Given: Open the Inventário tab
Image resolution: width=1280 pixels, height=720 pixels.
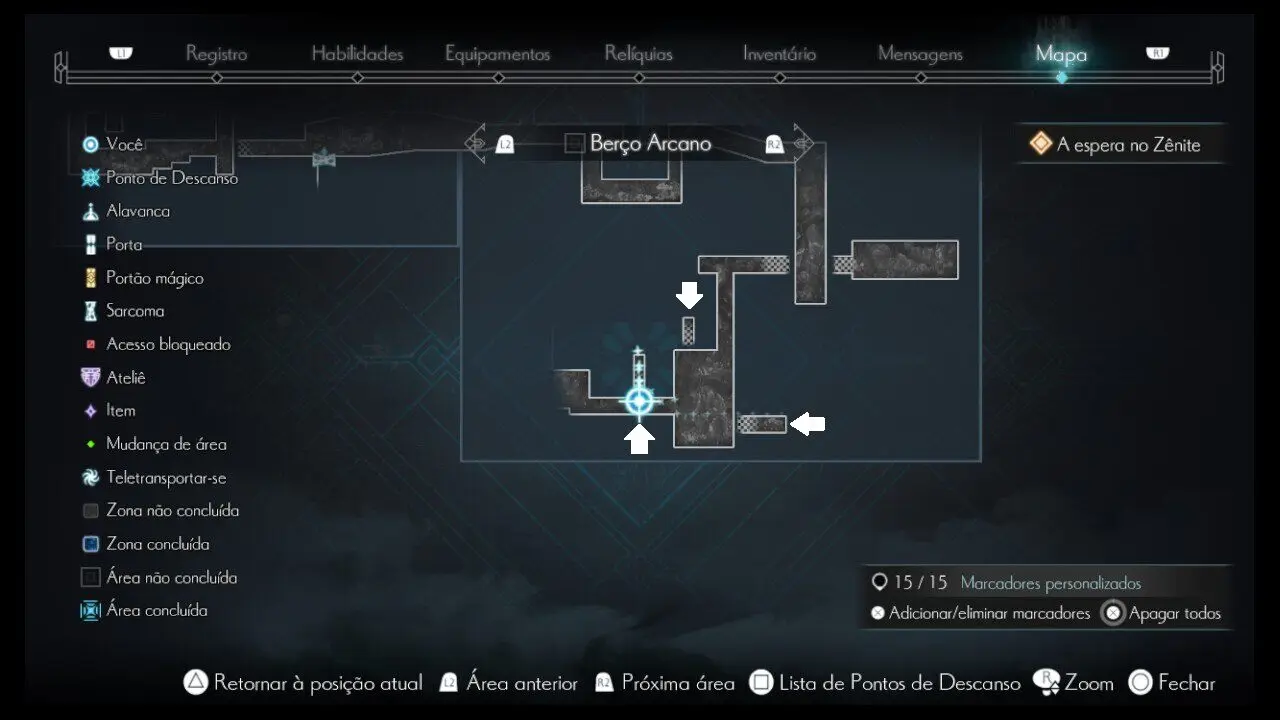Looking at the screenshot, I should click(779, 54).
